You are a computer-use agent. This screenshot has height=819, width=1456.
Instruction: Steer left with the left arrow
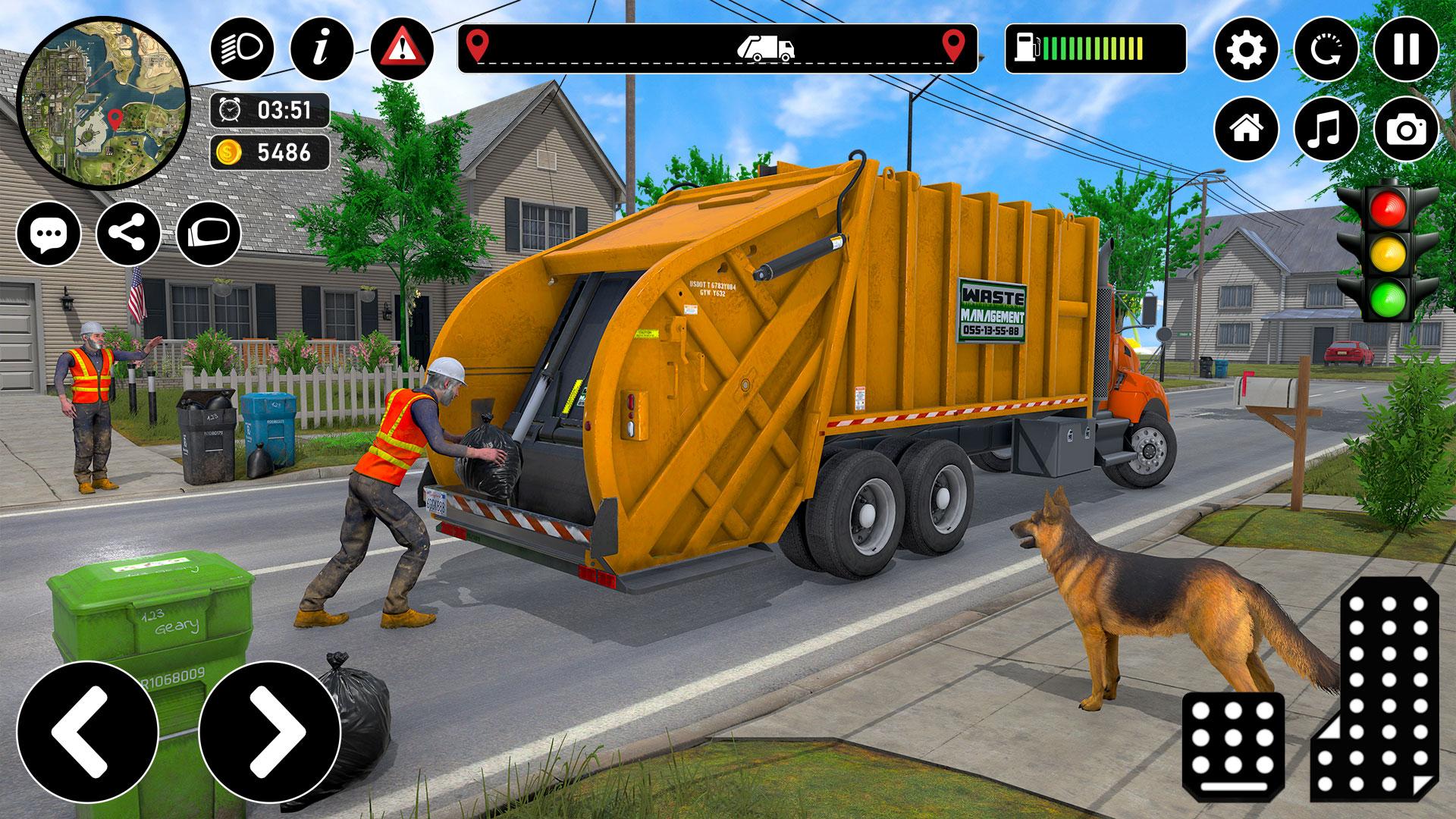[87, 732]
